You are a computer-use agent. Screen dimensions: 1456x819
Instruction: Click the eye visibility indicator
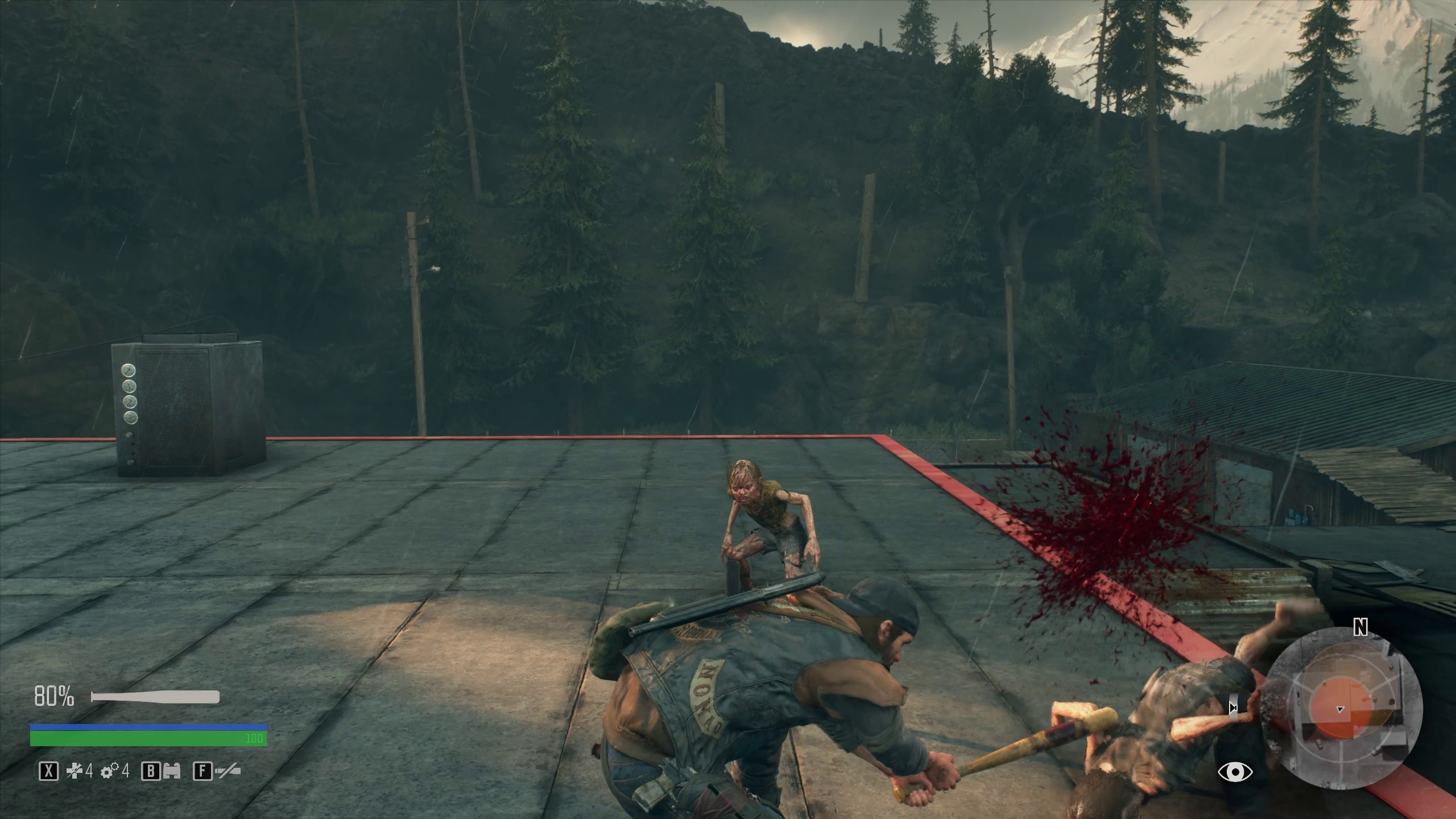coord(1235,772)
